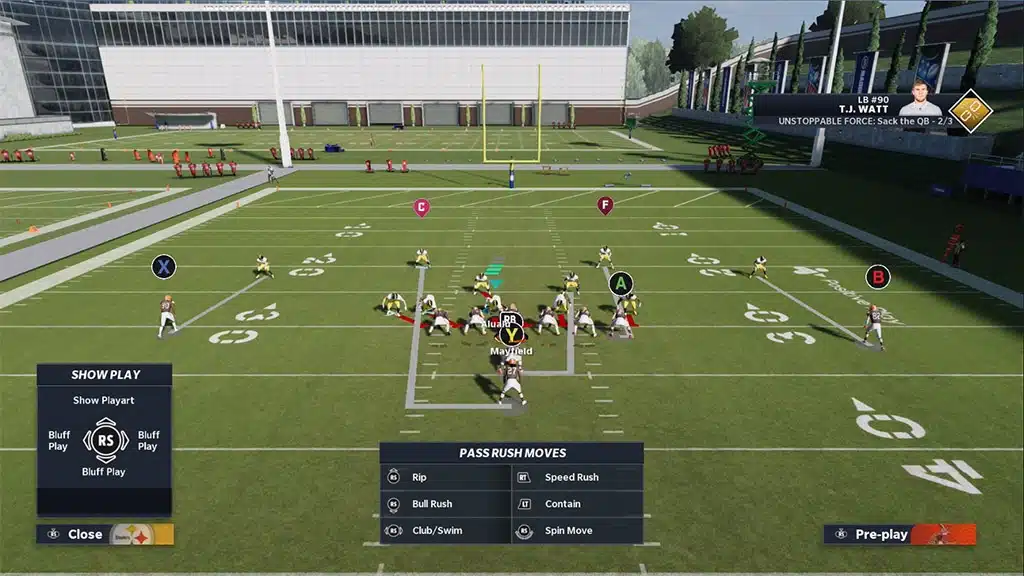Choose the Bull Rush move
Screen dimensions: 1024x576
[x=445, y=504]
